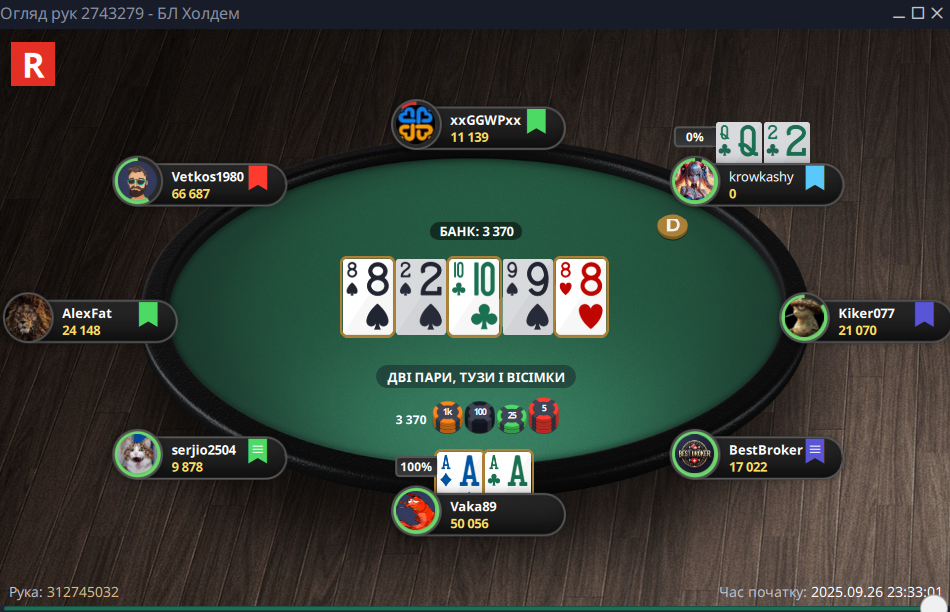Maximize the hand review window
The width and height of the screenshot is (950, 612).
pyautogui.click(x=918, y=13)
